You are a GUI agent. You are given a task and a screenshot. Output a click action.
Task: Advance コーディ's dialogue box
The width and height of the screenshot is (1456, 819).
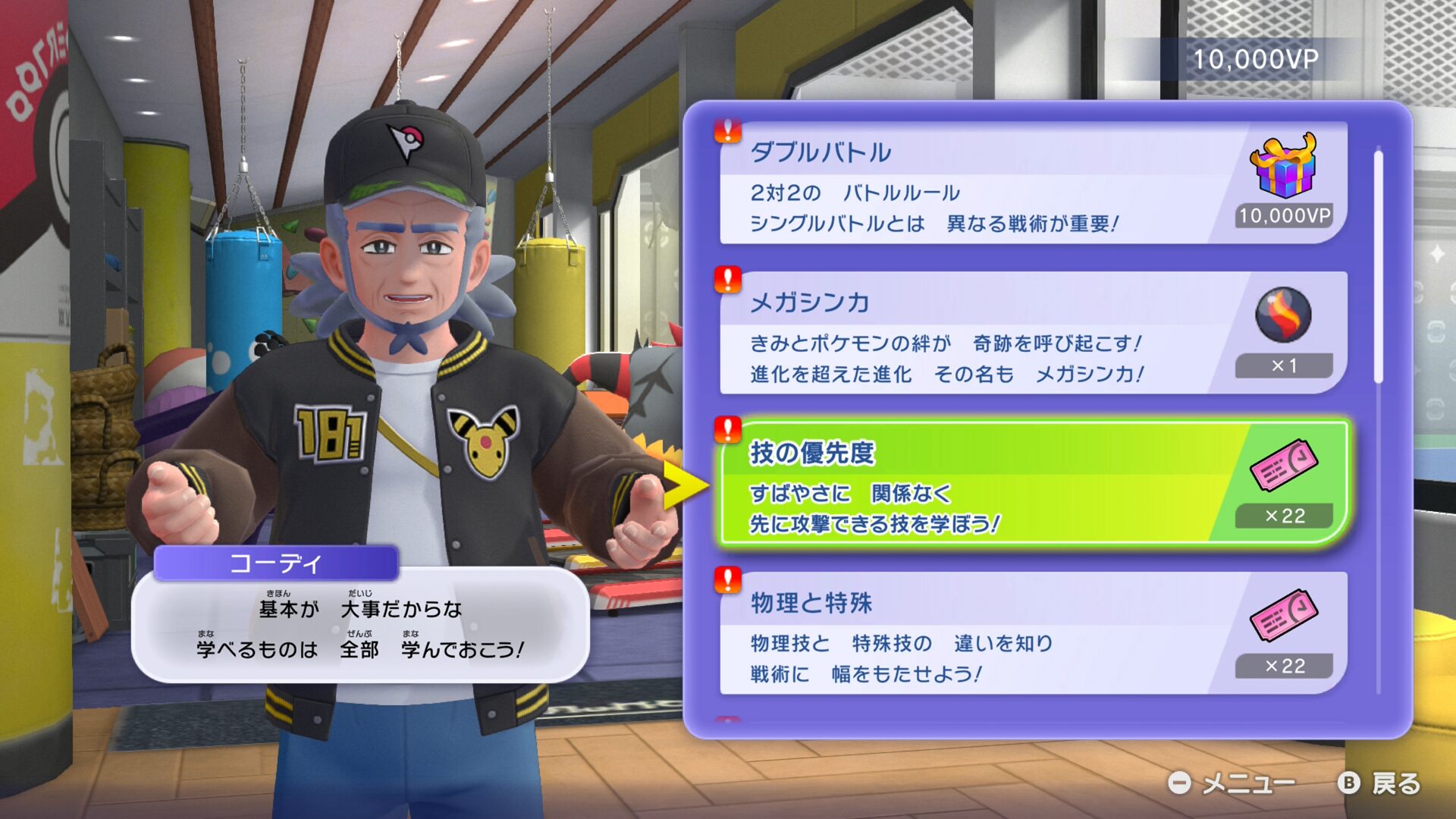pos(360,626)
